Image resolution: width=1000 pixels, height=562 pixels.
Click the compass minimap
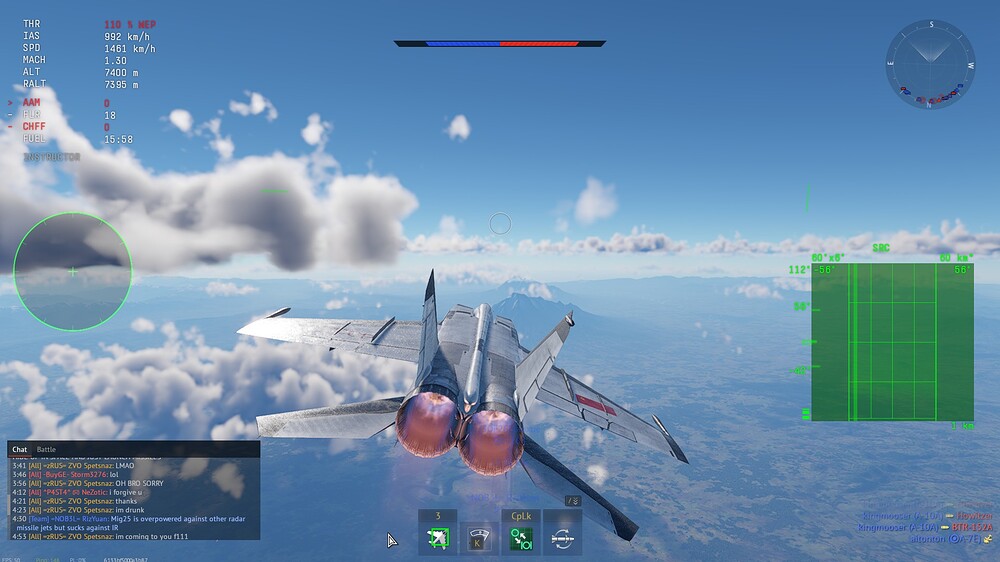click(x=929, y=62)
